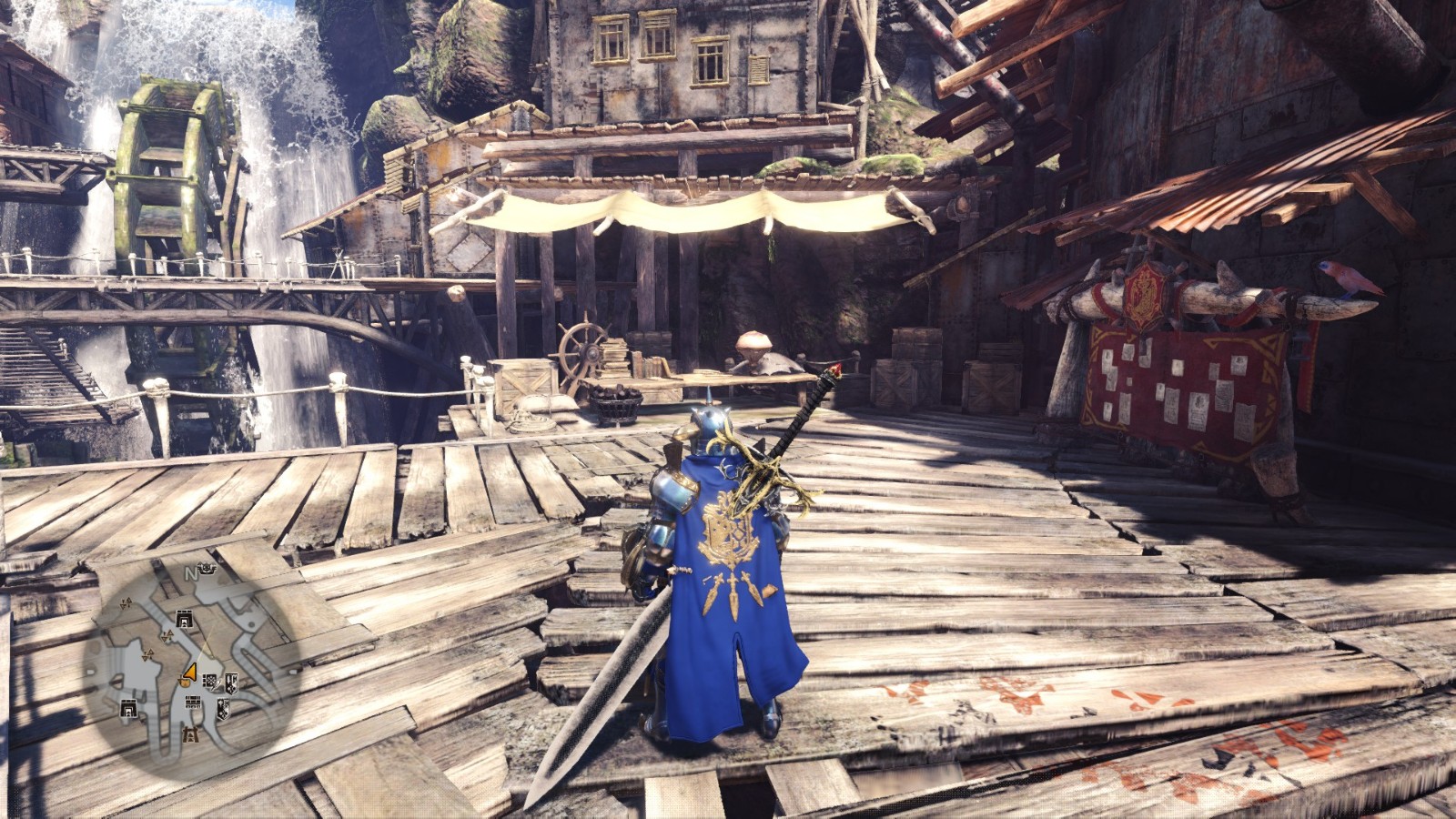The image size is (1456, 819).
Task: Click the crate stack facility icon on the minimap
Action: pyautogui.click(x=193, y=702)
